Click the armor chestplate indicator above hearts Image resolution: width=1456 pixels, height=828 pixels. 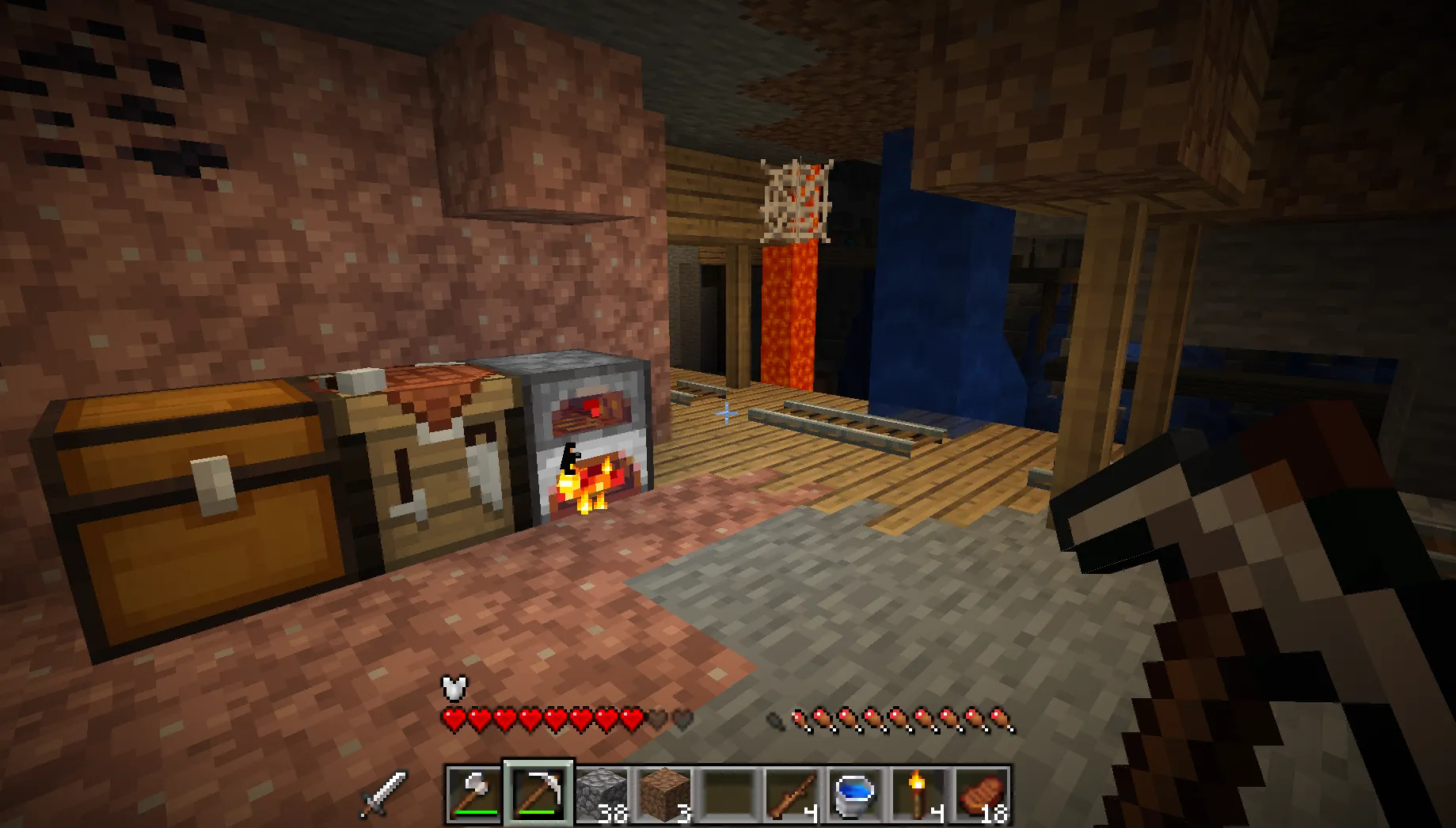pos(453,688)
